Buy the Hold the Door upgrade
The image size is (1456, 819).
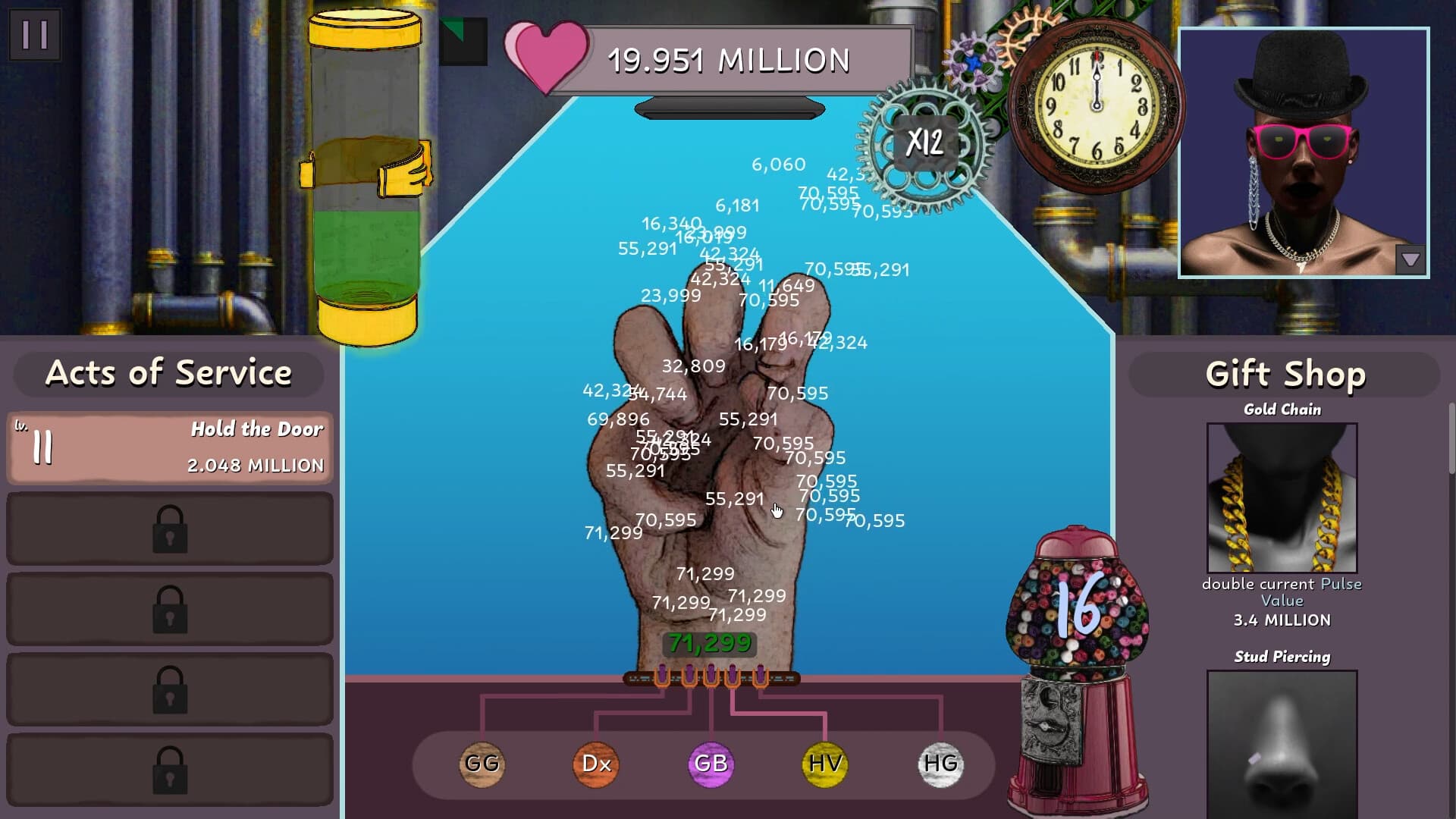[168, 447]
